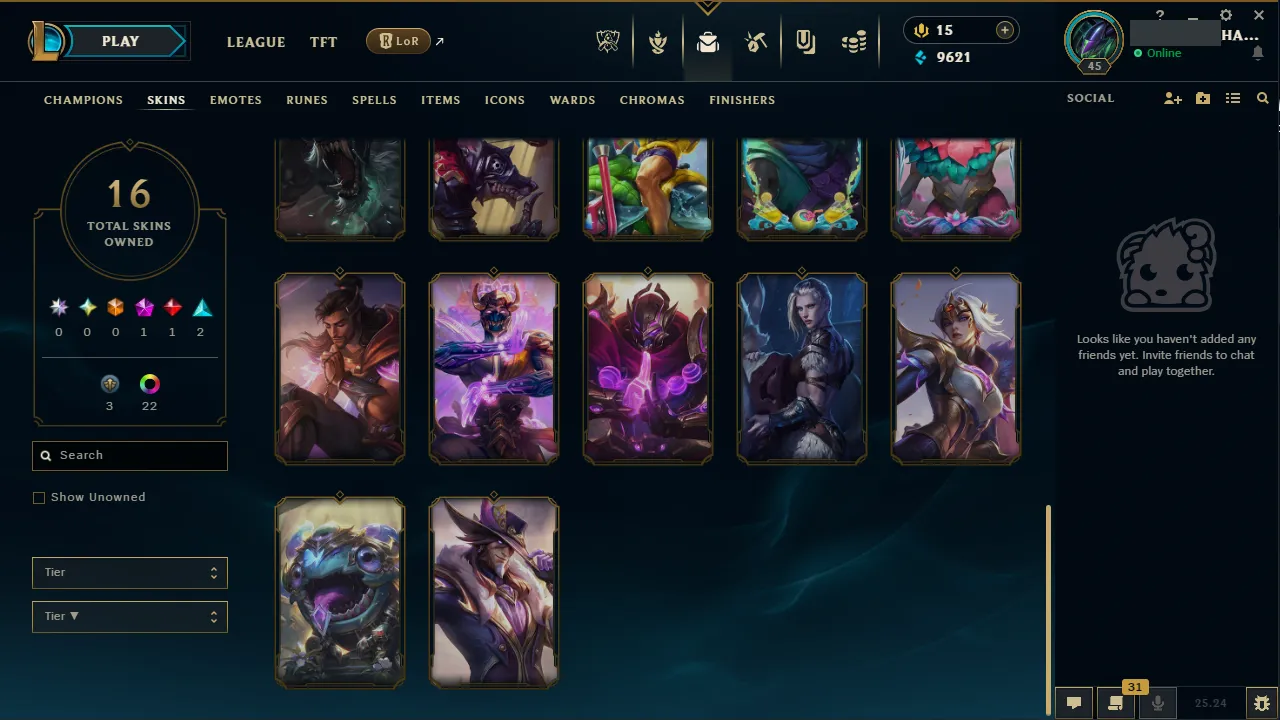
Task: Open the friends list options icon
Action: (1233, 98)
